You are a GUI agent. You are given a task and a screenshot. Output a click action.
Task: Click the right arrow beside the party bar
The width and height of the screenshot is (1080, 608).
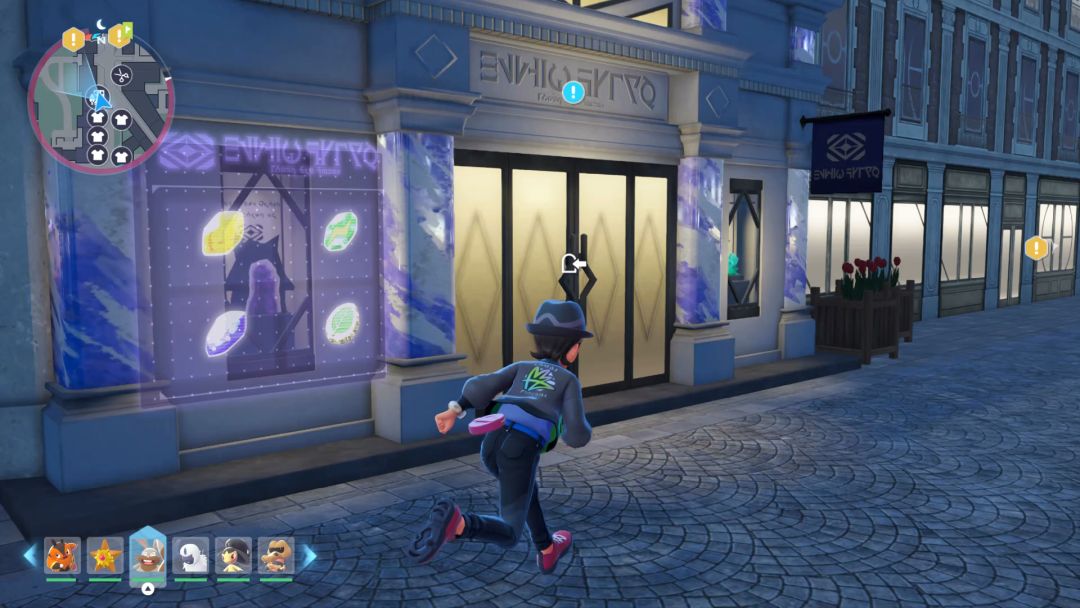[x=310, y=556]
